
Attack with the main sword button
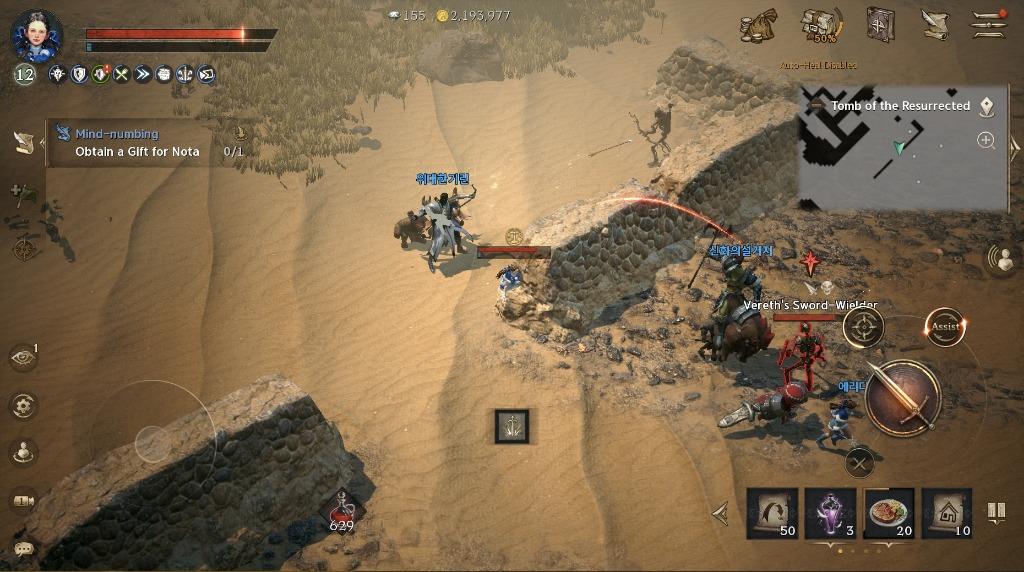903,397
